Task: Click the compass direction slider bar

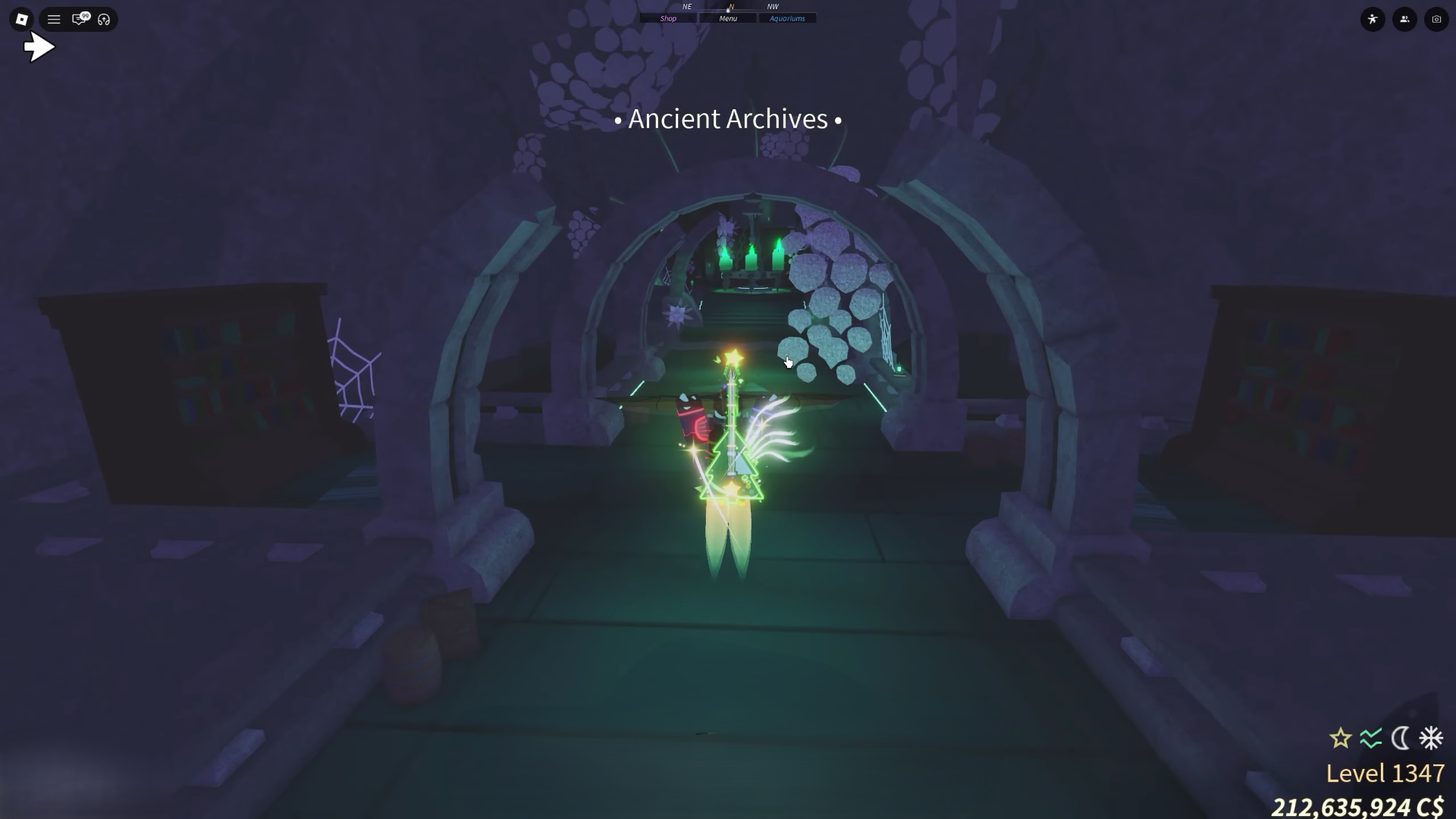Action: point(728,11)
